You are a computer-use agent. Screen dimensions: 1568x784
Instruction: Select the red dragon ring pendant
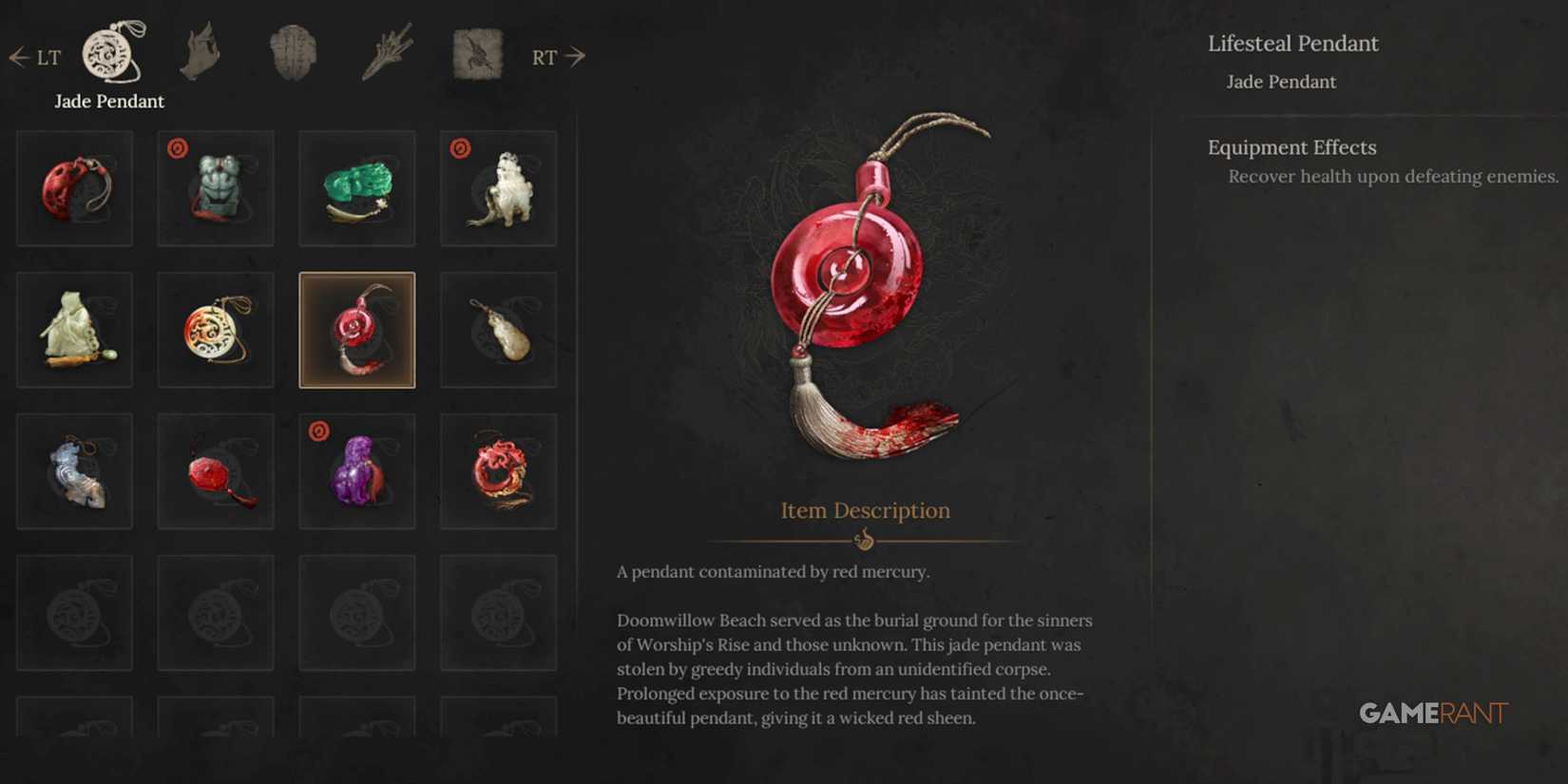click(x=499, y=471)
